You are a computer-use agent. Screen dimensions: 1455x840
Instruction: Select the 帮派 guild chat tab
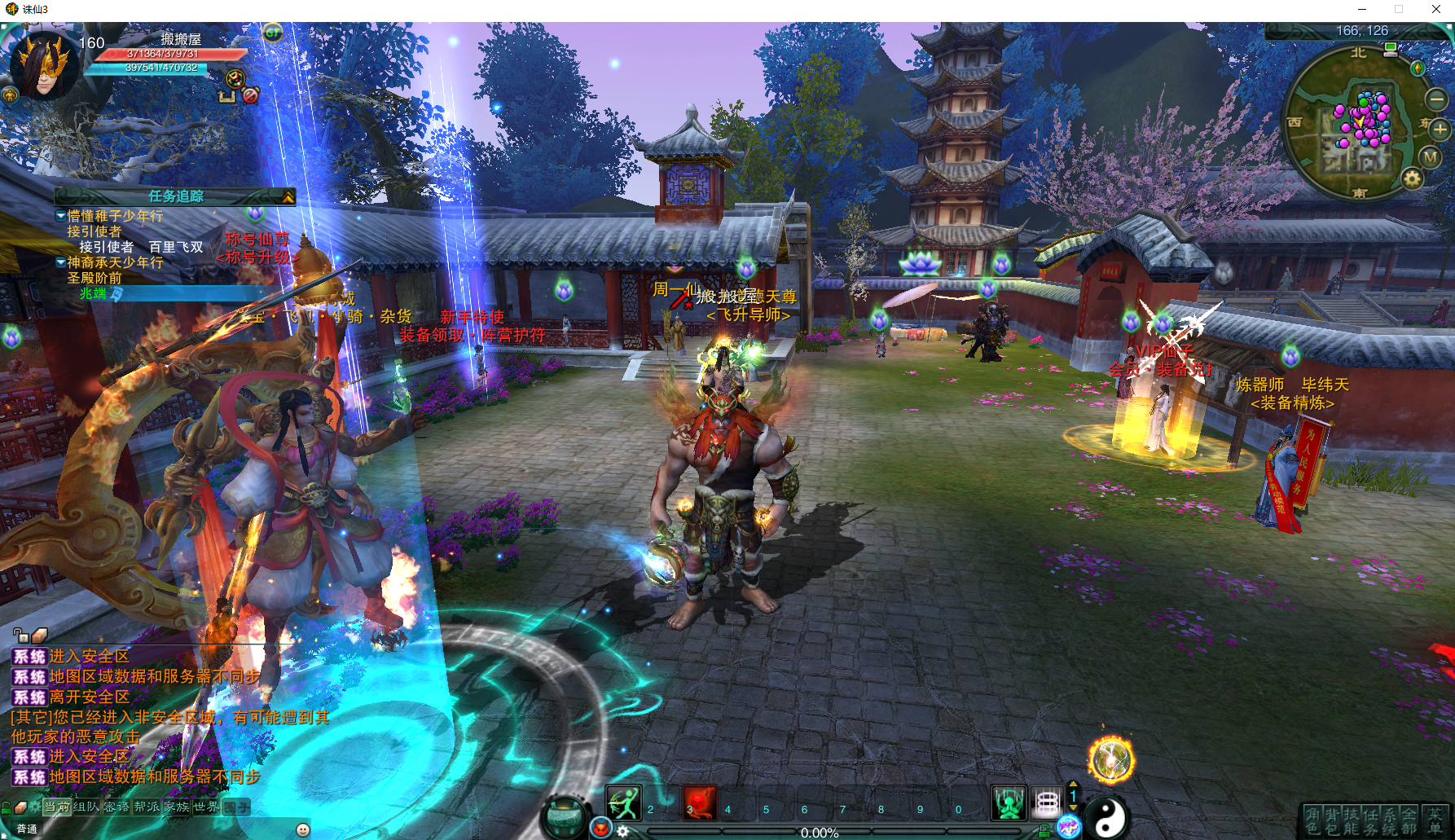(x=147, y=807)
